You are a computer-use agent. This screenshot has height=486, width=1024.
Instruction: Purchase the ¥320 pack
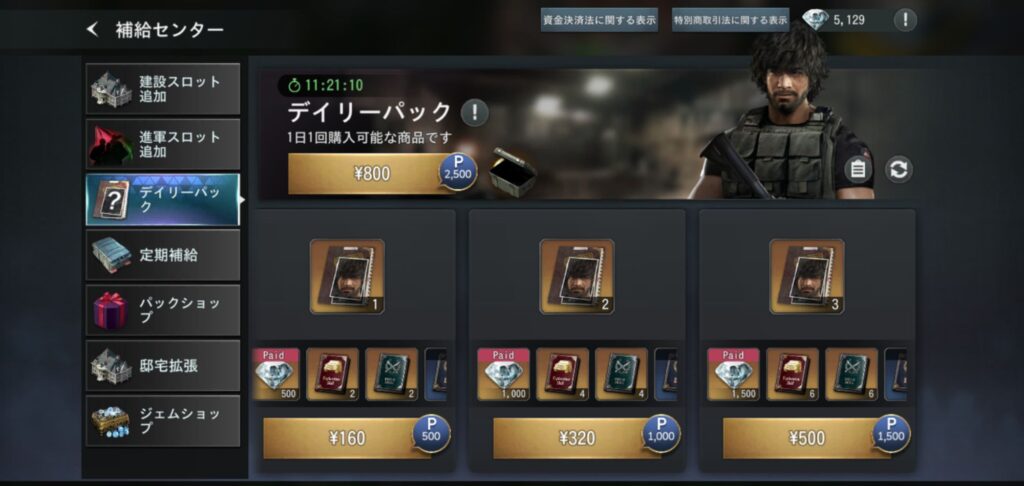point(576,437)
